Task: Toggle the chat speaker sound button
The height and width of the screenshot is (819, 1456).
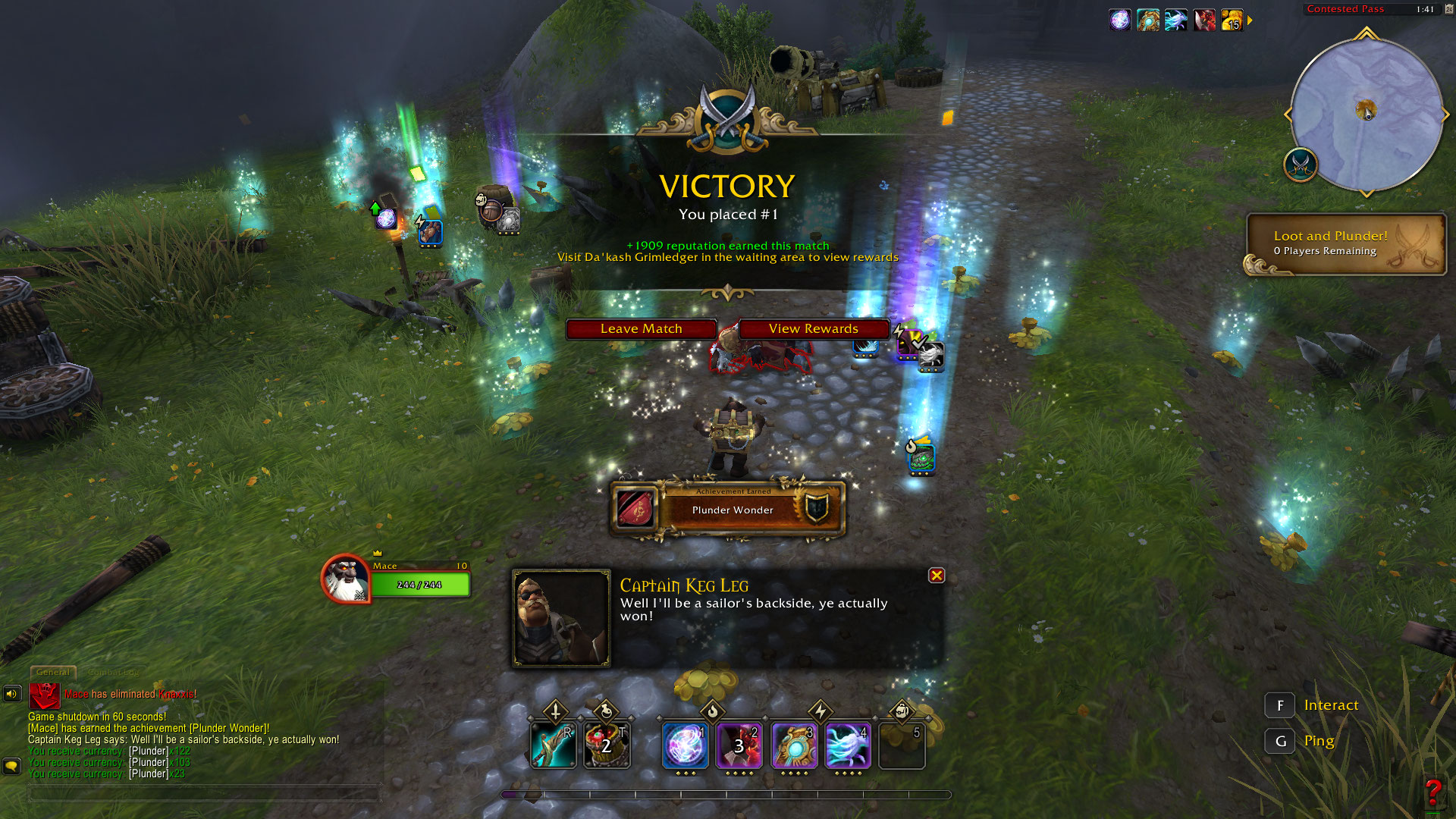Action: 12,693
